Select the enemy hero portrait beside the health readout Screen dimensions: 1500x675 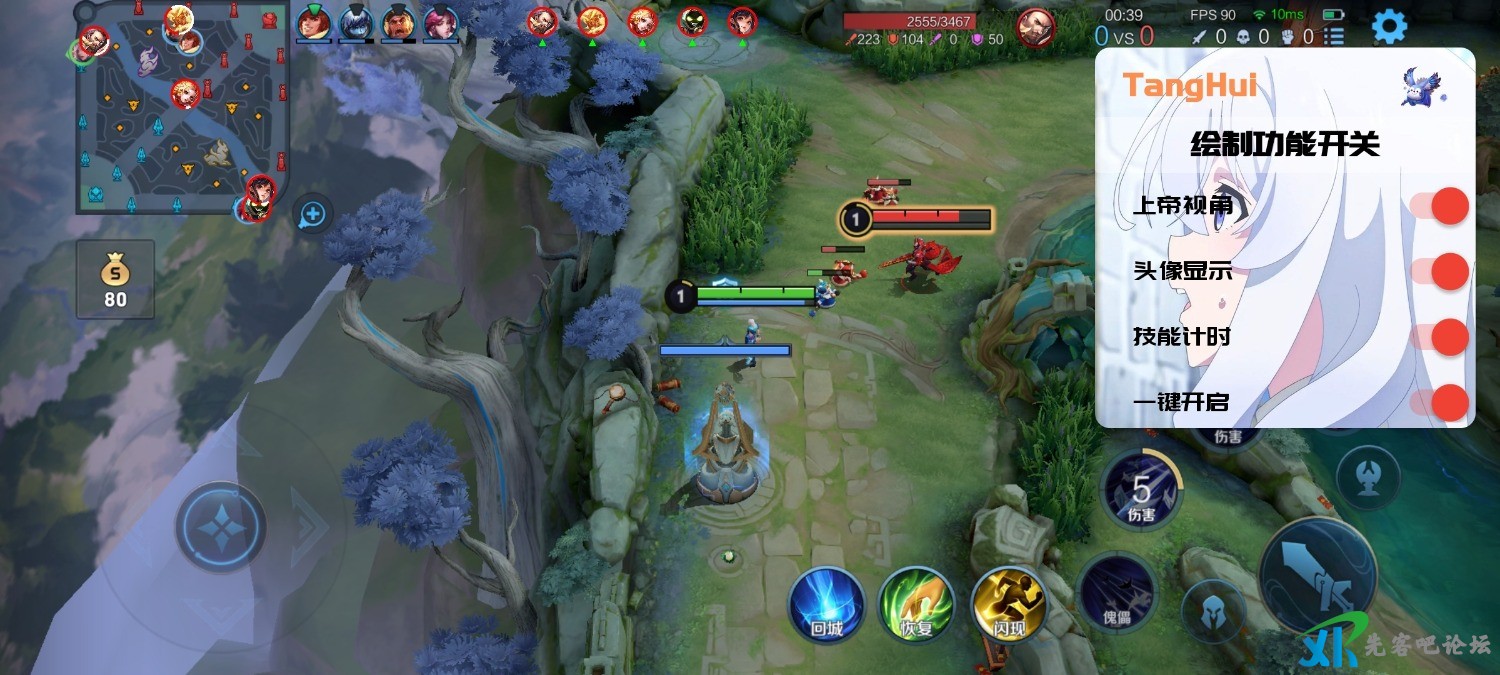(x=1035, y=27)
